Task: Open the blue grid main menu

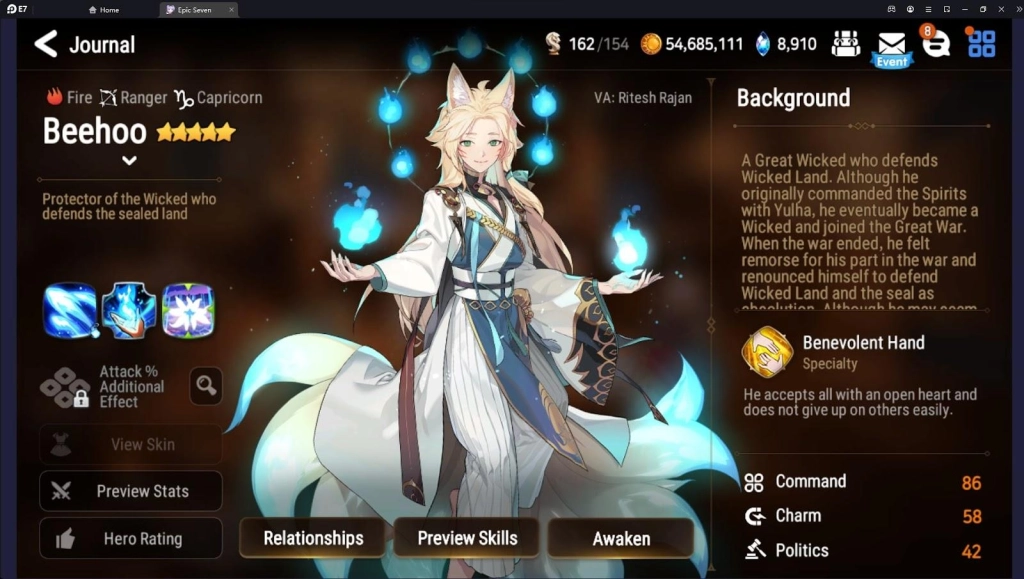Action: click(982, 44)
